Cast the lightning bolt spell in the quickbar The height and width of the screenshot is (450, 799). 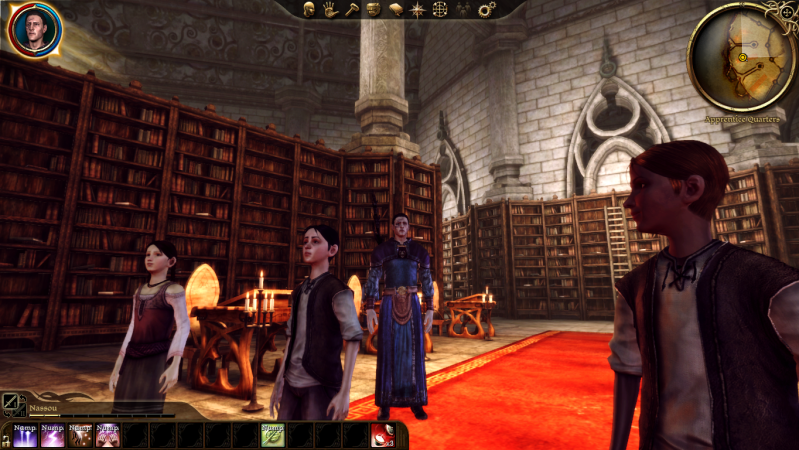[x=52, y=435]
